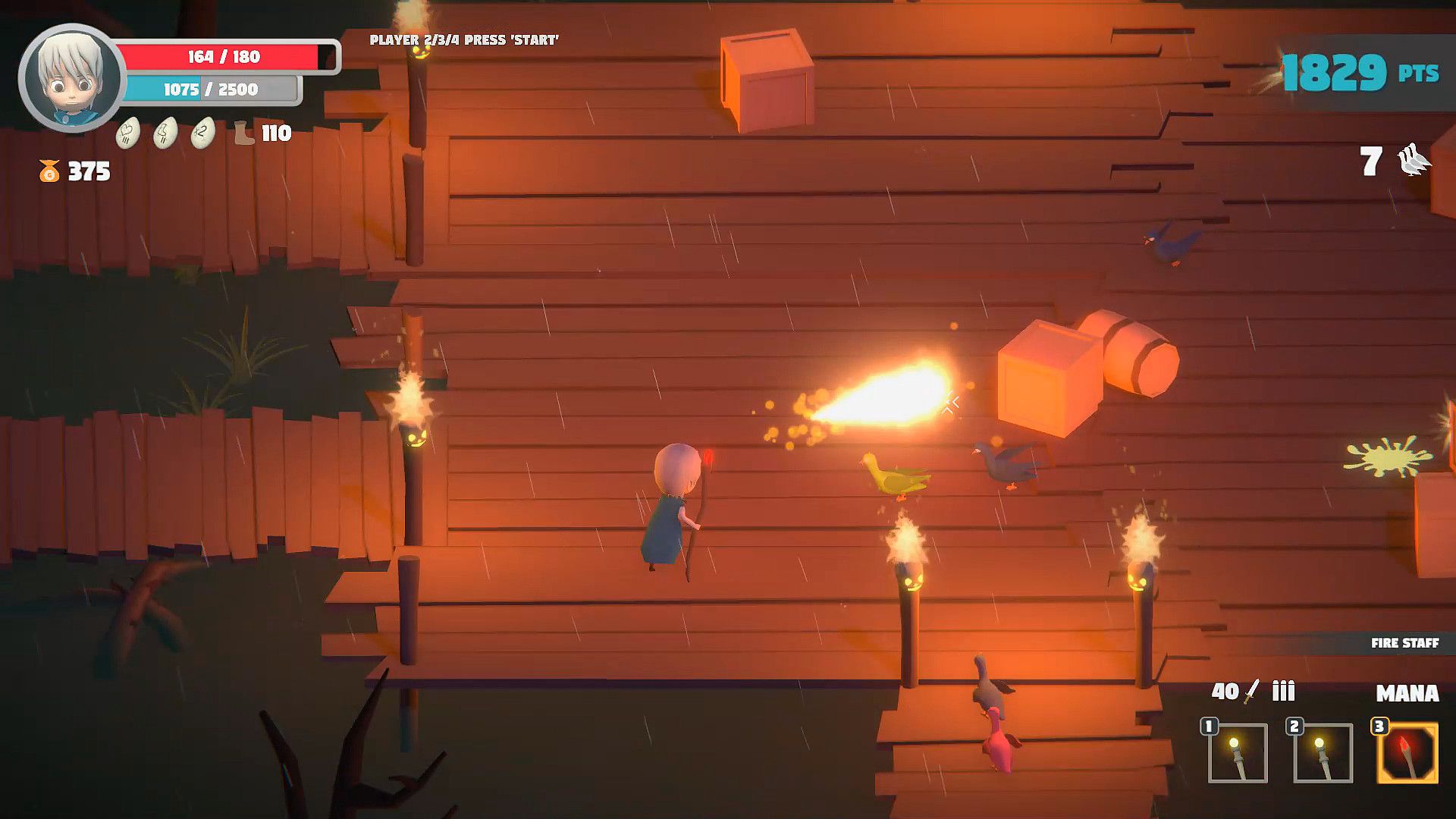
Task: Choose the yellow orb staff in slot 1
Action: pos(1238,753)
